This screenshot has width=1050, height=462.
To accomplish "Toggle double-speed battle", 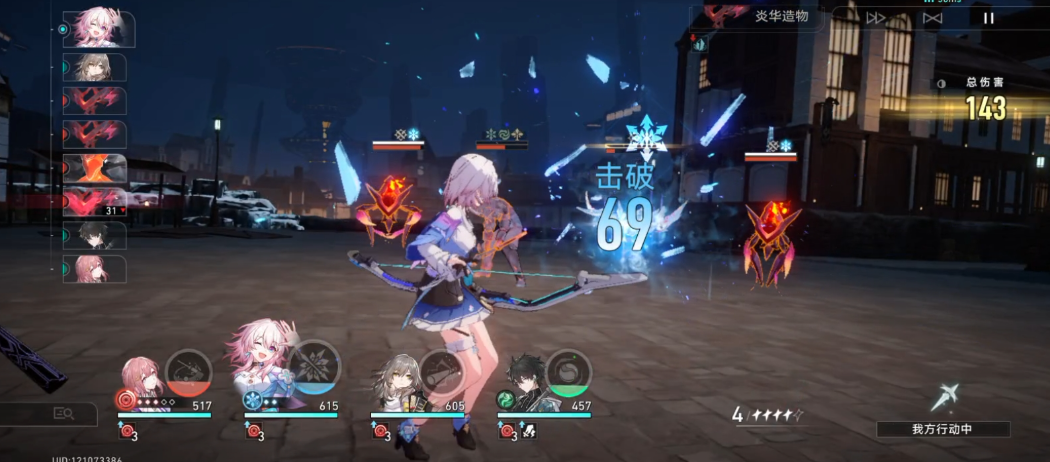I will (x=876, y=17).
